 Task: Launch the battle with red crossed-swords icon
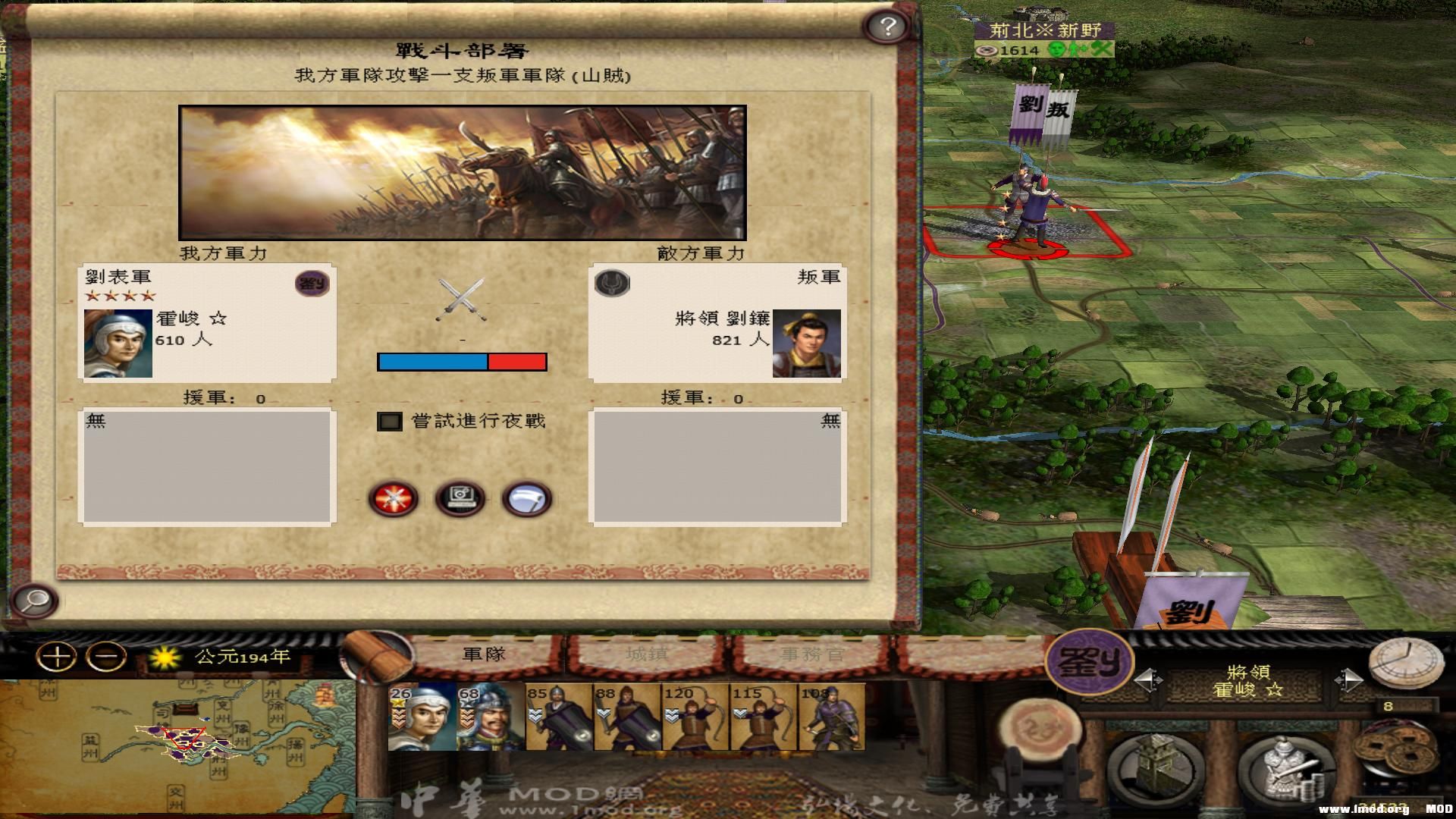[393, 497]
